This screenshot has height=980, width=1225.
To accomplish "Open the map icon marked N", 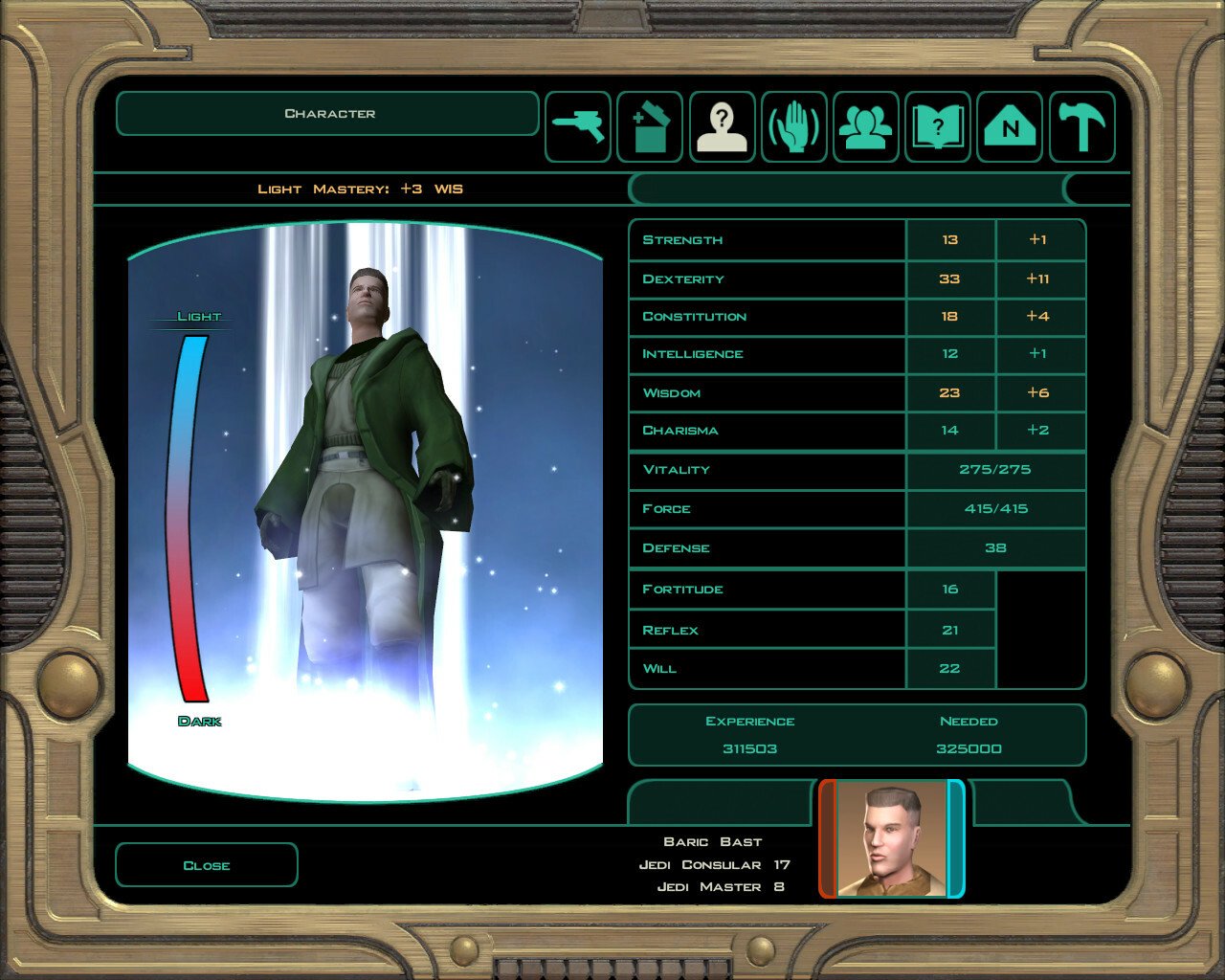I will click(x=1010, y=127).
